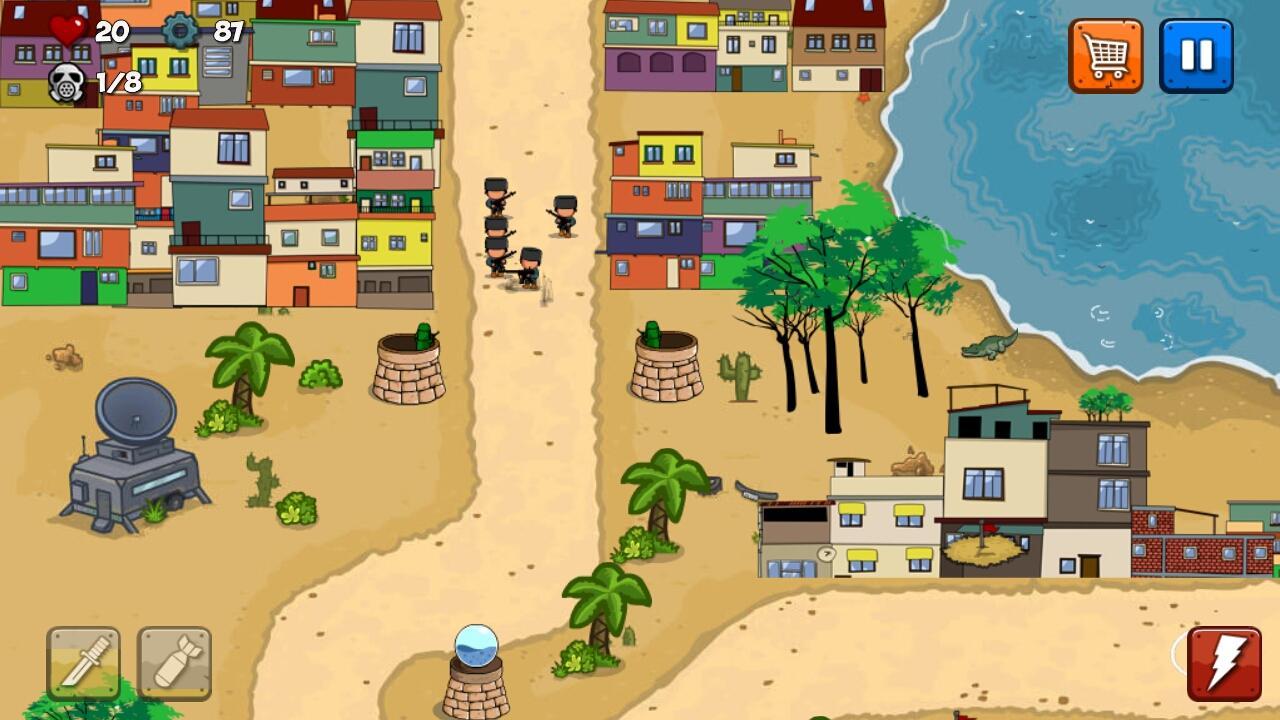
Task: Click the heart lives indicator
Action: click(x=67, y=29)
